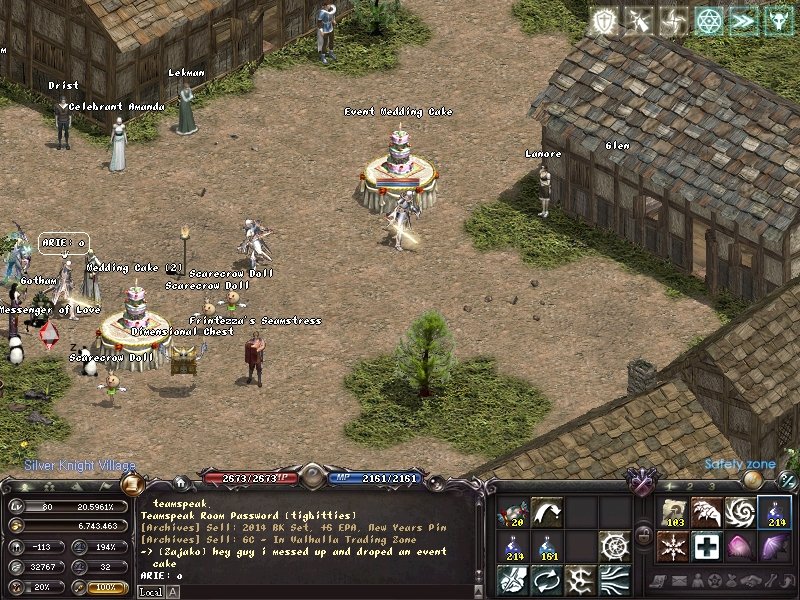Click the house icon above chat
800x600 pixels.
point(180,482)
